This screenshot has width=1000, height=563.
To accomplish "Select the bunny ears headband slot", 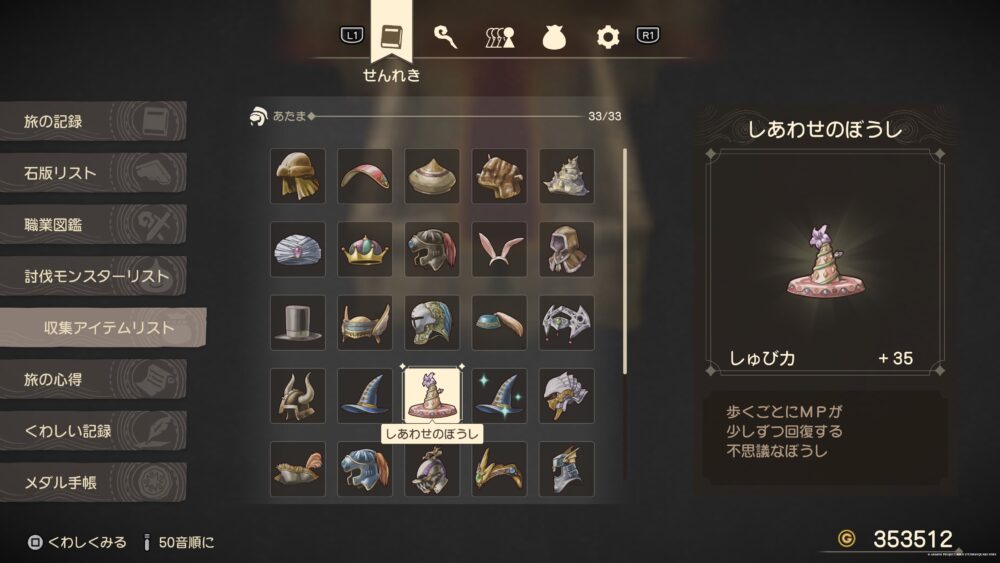I will click(x=499, y=250).
